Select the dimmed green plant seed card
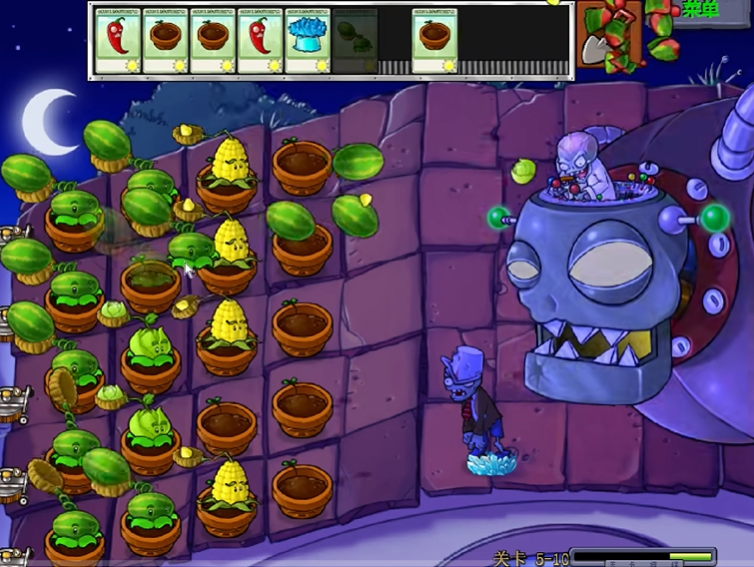This screenshot has height=567, width=754. pos(355,41)
